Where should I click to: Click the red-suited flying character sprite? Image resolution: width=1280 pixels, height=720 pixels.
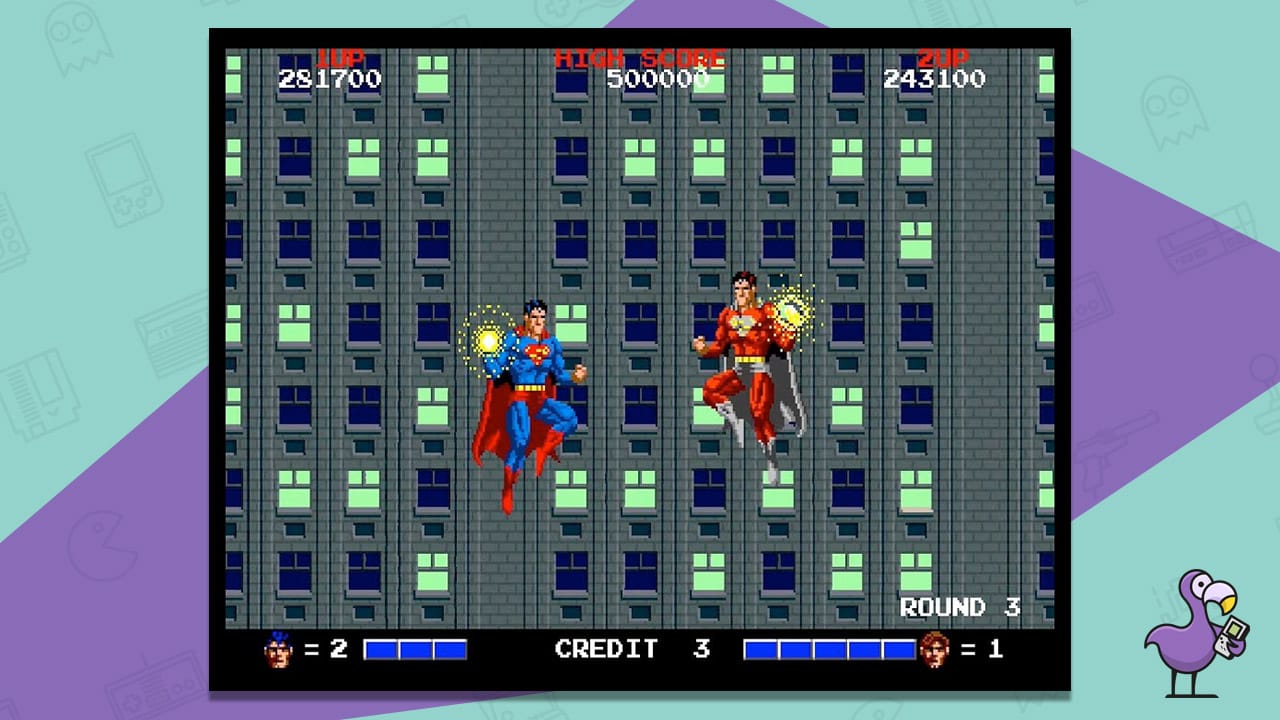[755, 370]
